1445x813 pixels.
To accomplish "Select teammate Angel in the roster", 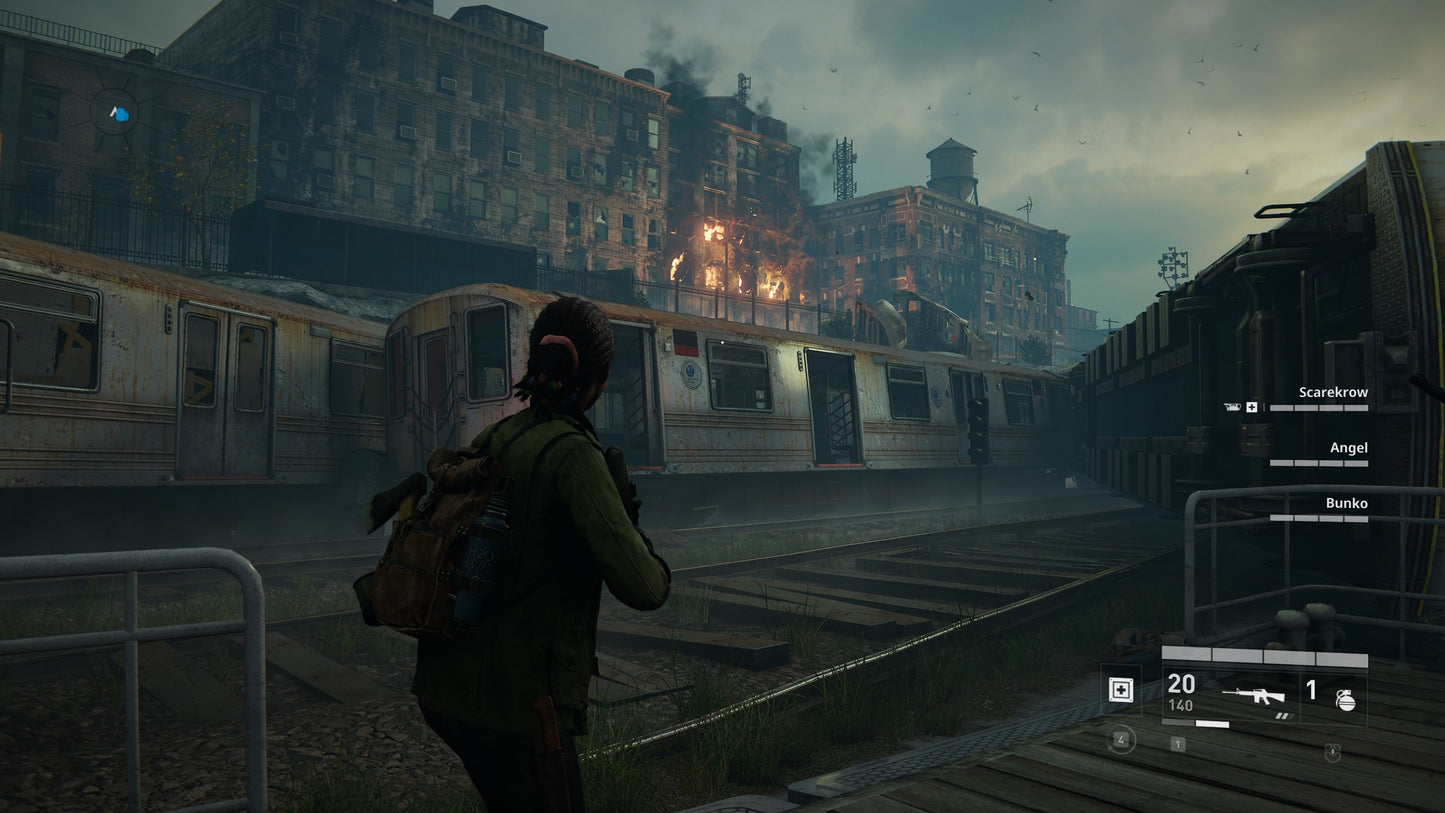I will [1347, 447].
